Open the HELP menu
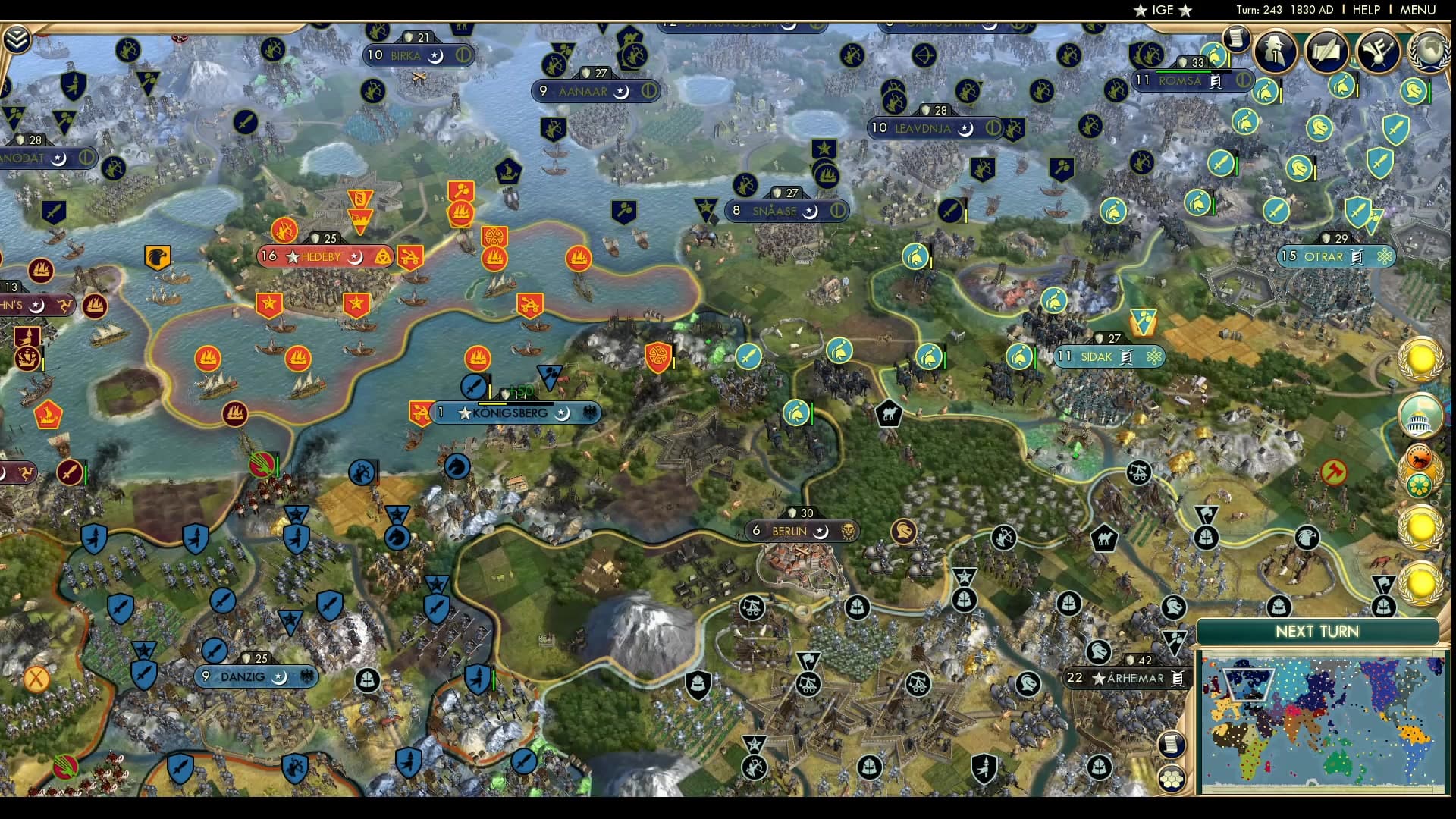The width and height of the screenshot is (1456, 819). (1365, 11)
